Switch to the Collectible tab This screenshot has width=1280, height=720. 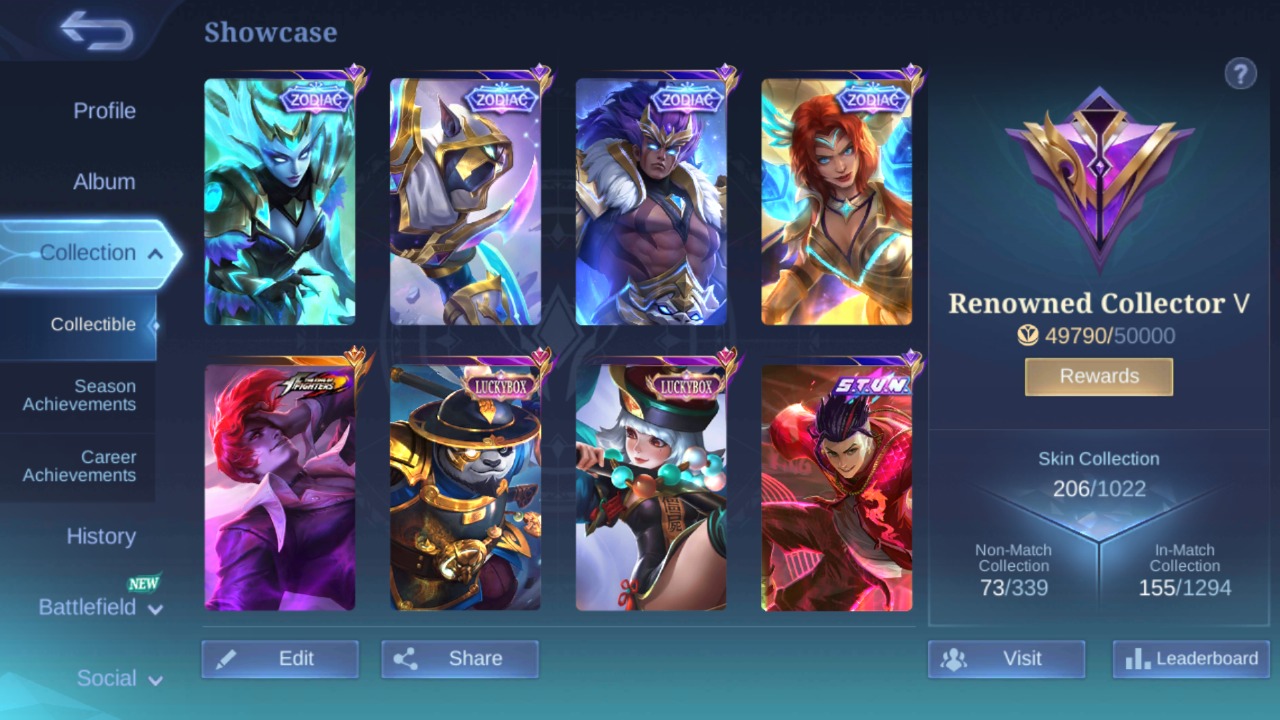[93, 324]
